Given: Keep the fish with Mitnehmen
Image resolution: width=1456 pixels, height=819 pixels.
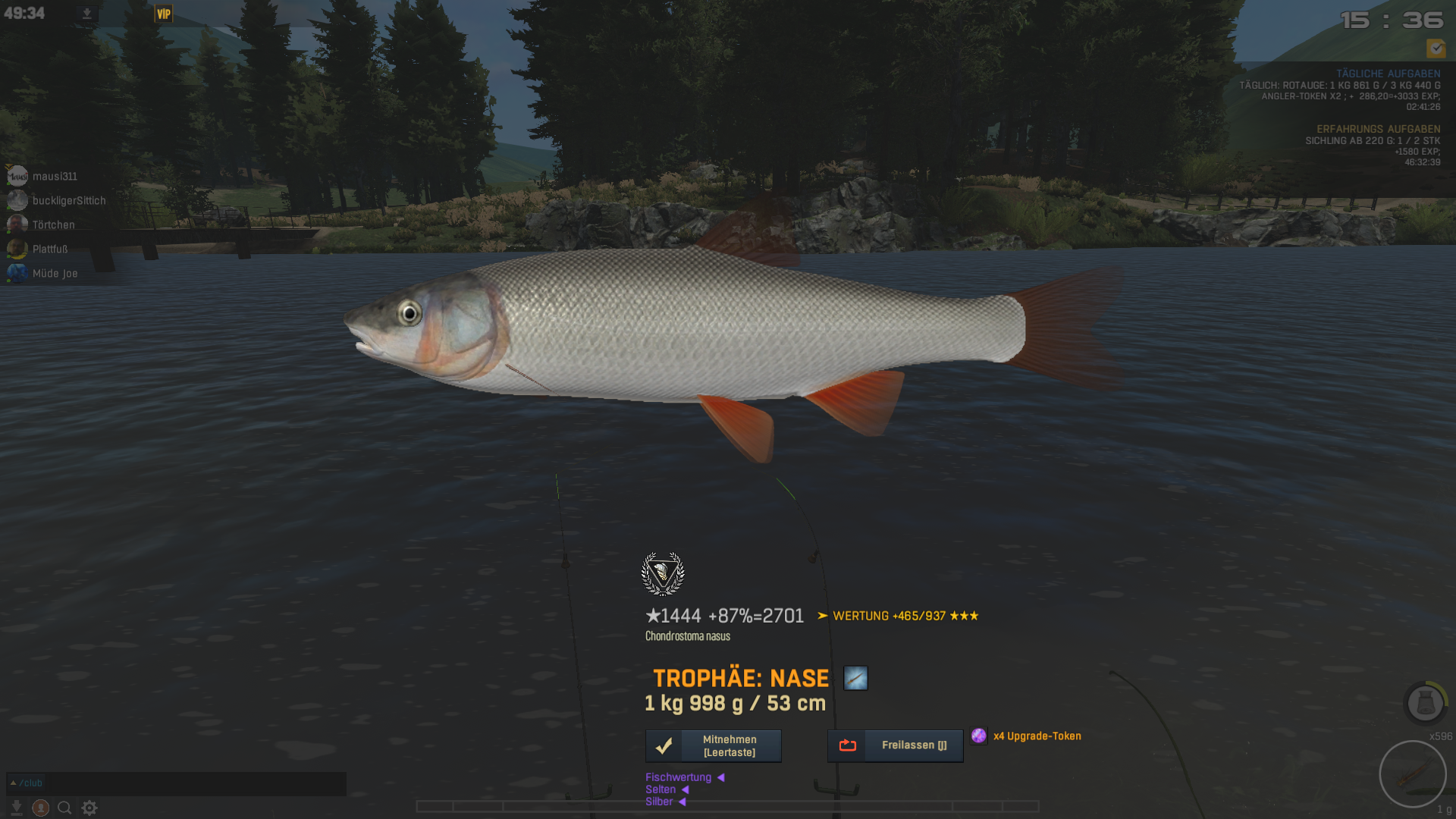Looking at the screenshot, I should pyautogui.click(x=713, y=745).
